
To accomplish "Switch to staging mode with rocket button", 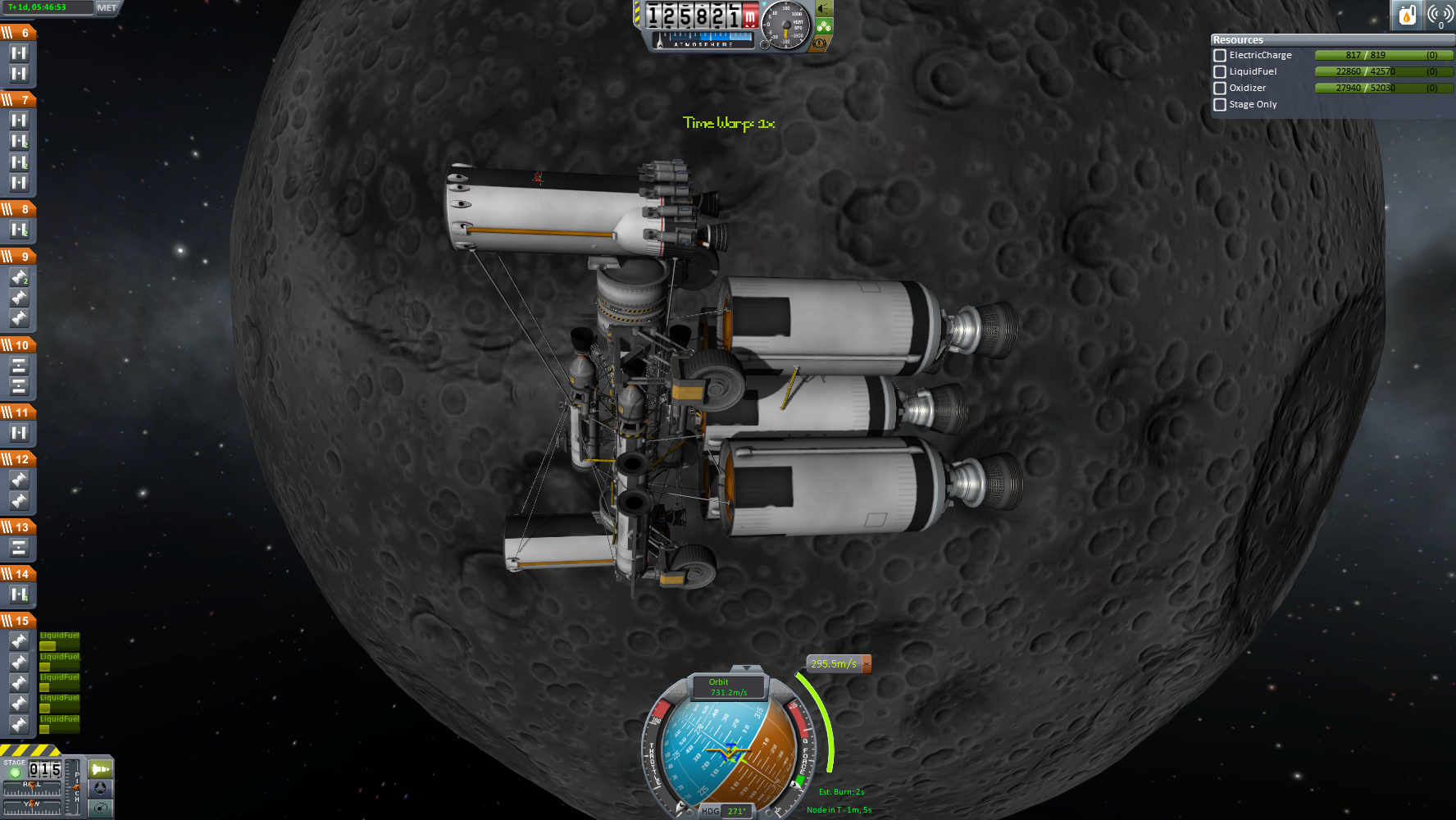I will pos(100,769).
